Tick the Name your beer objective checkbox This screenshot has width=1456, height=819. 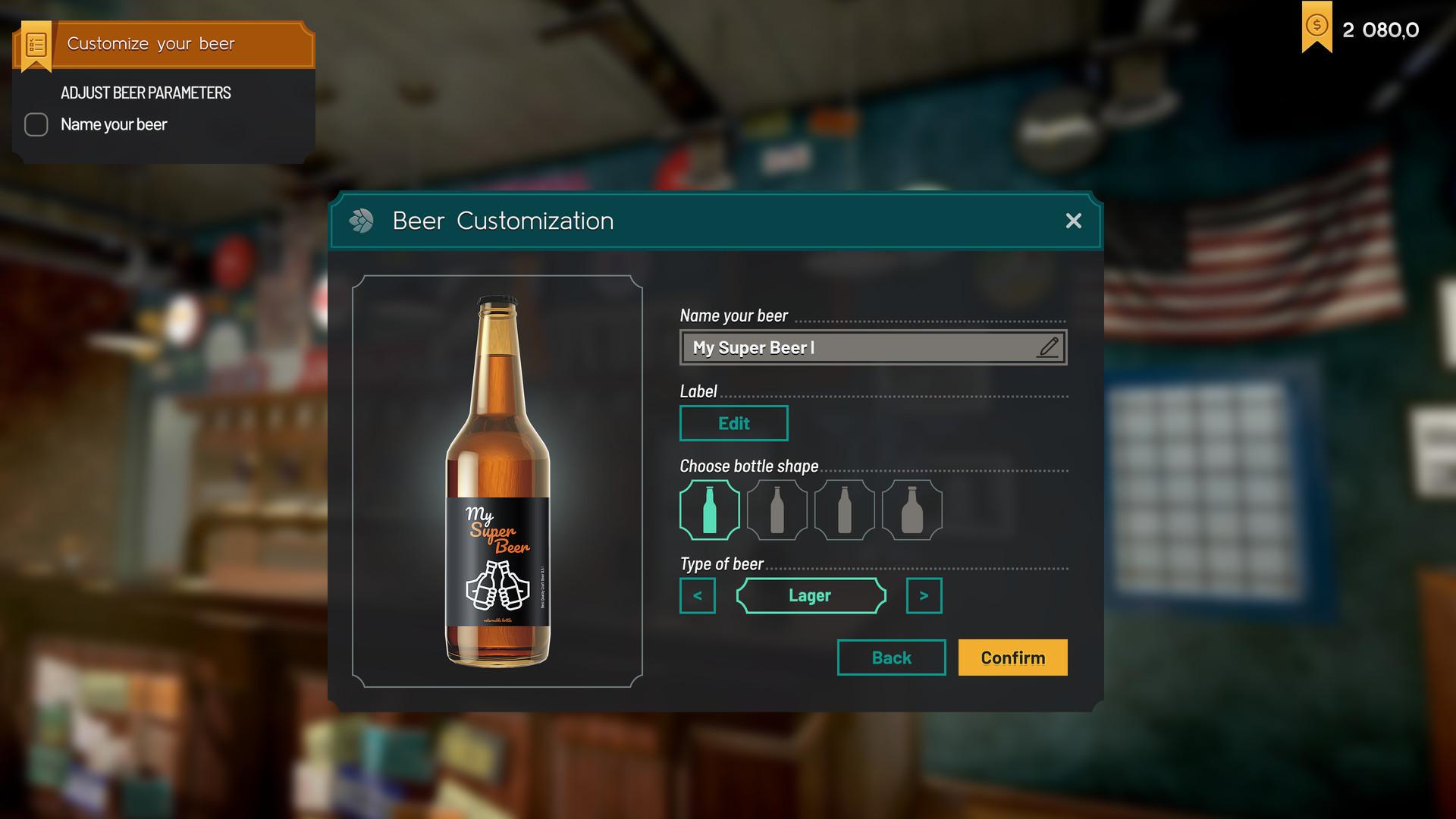[x=36, y=124]
